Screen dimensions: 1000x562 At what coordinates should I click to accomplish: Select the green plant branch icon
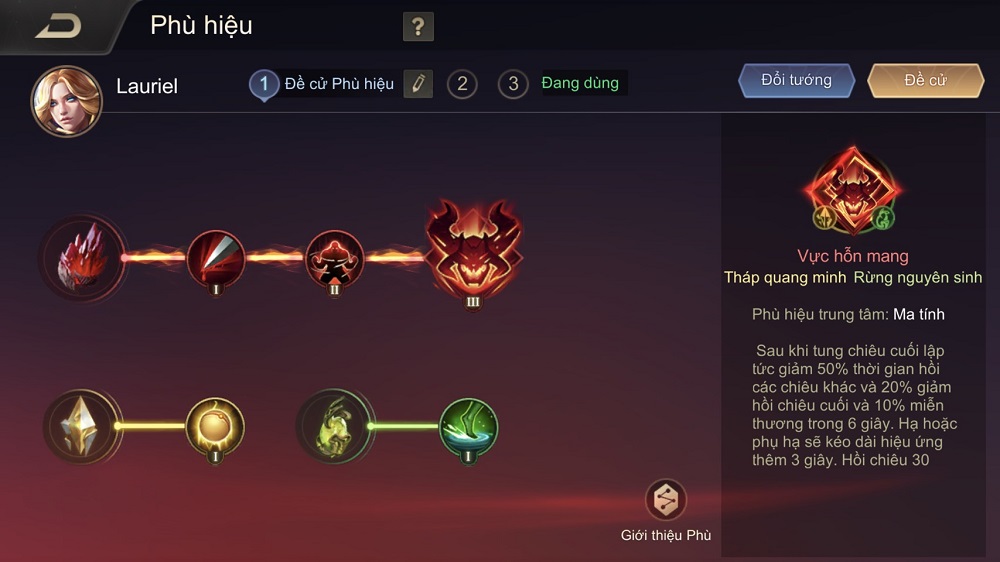(335, 427)
